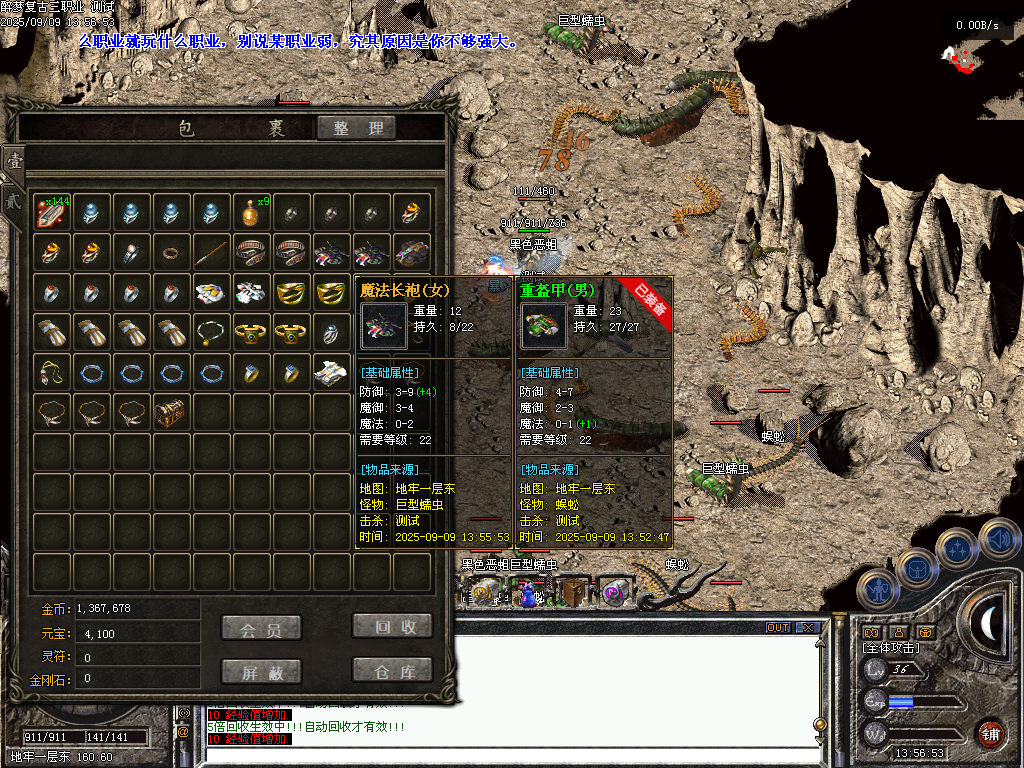
Task: Close the chat window with X
Action: pyautogui.click(x=808, y=628)
